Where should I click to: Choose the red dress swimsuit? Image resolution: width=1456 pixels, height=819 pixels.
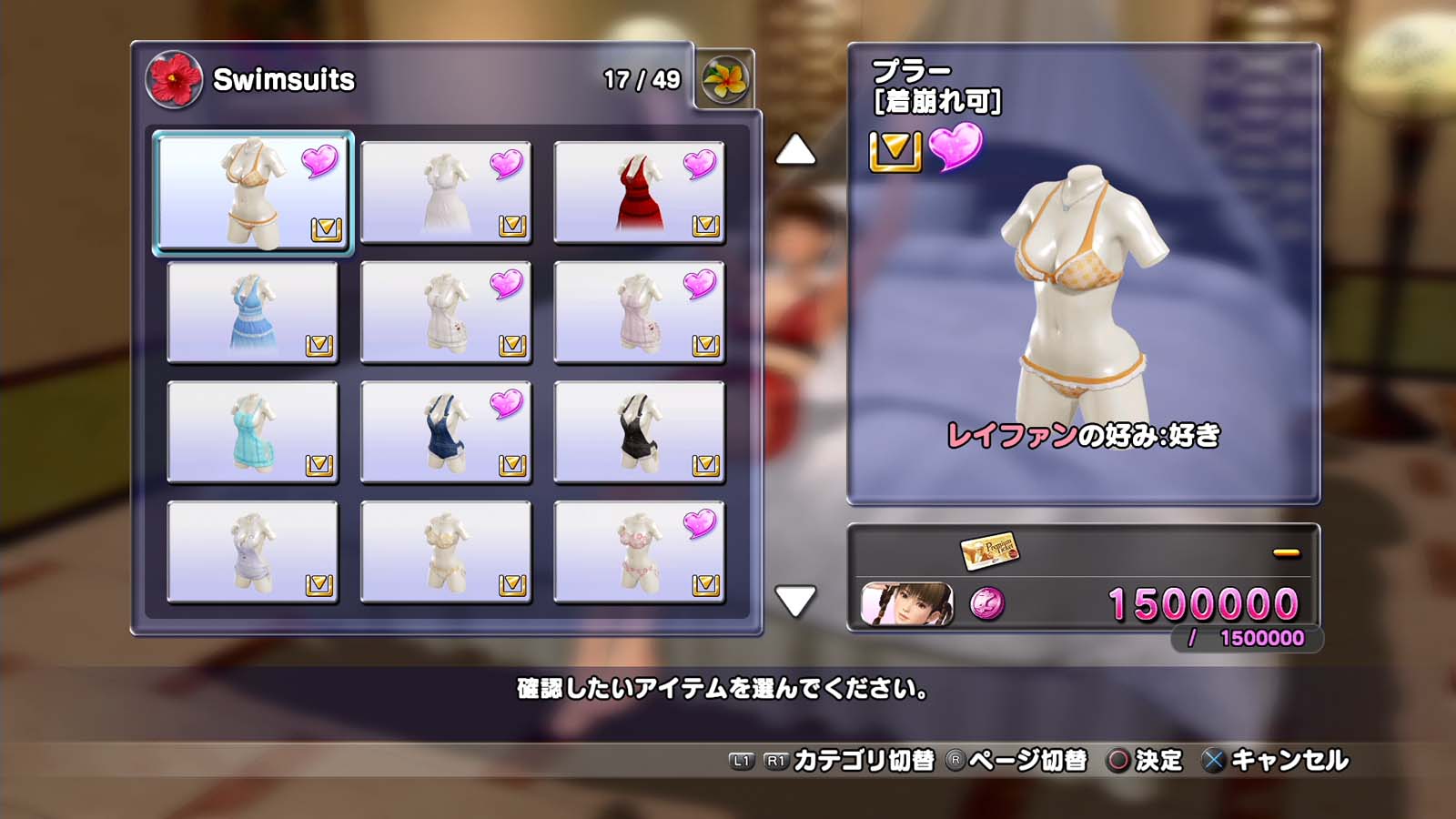[x=639, y=192]
